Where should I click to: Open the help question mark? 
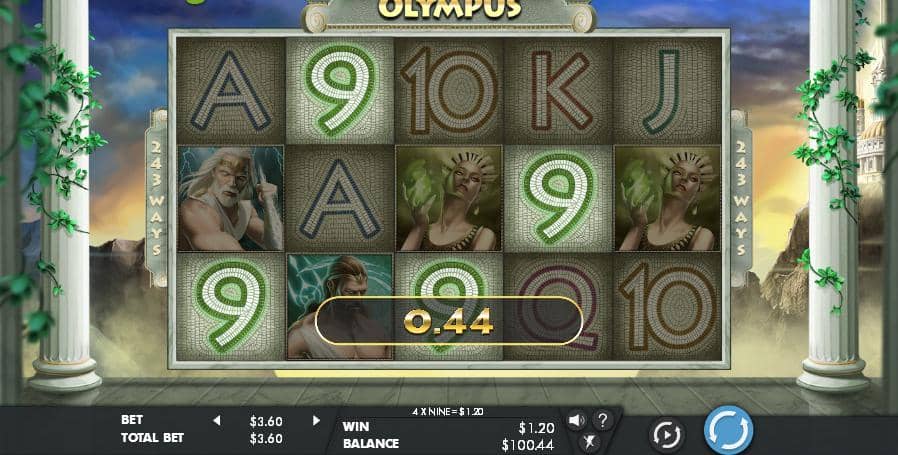(x=603, y=420)
